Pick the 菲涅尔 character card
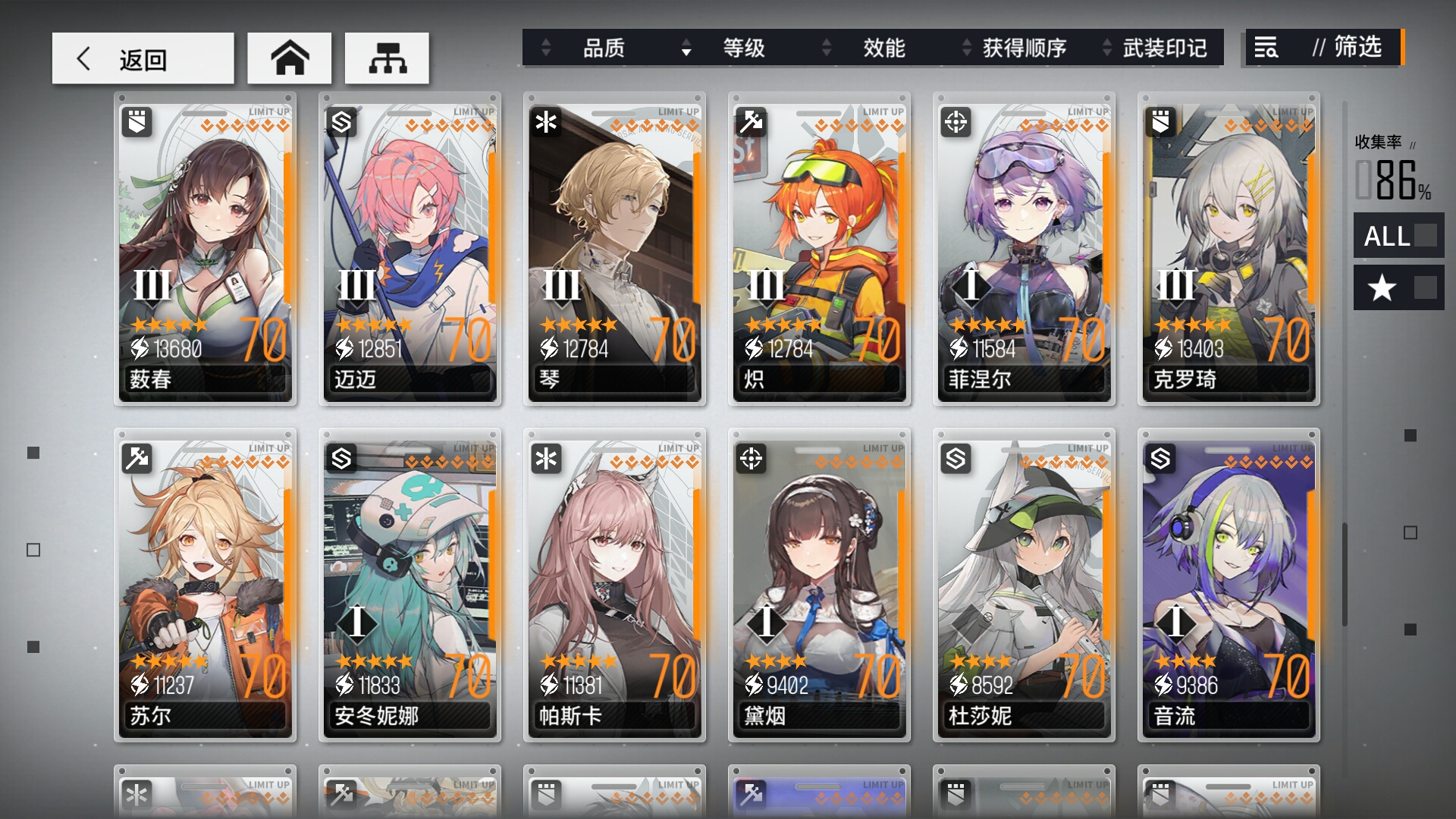This screenshot has height=819, width=1456. (1024, 249)
